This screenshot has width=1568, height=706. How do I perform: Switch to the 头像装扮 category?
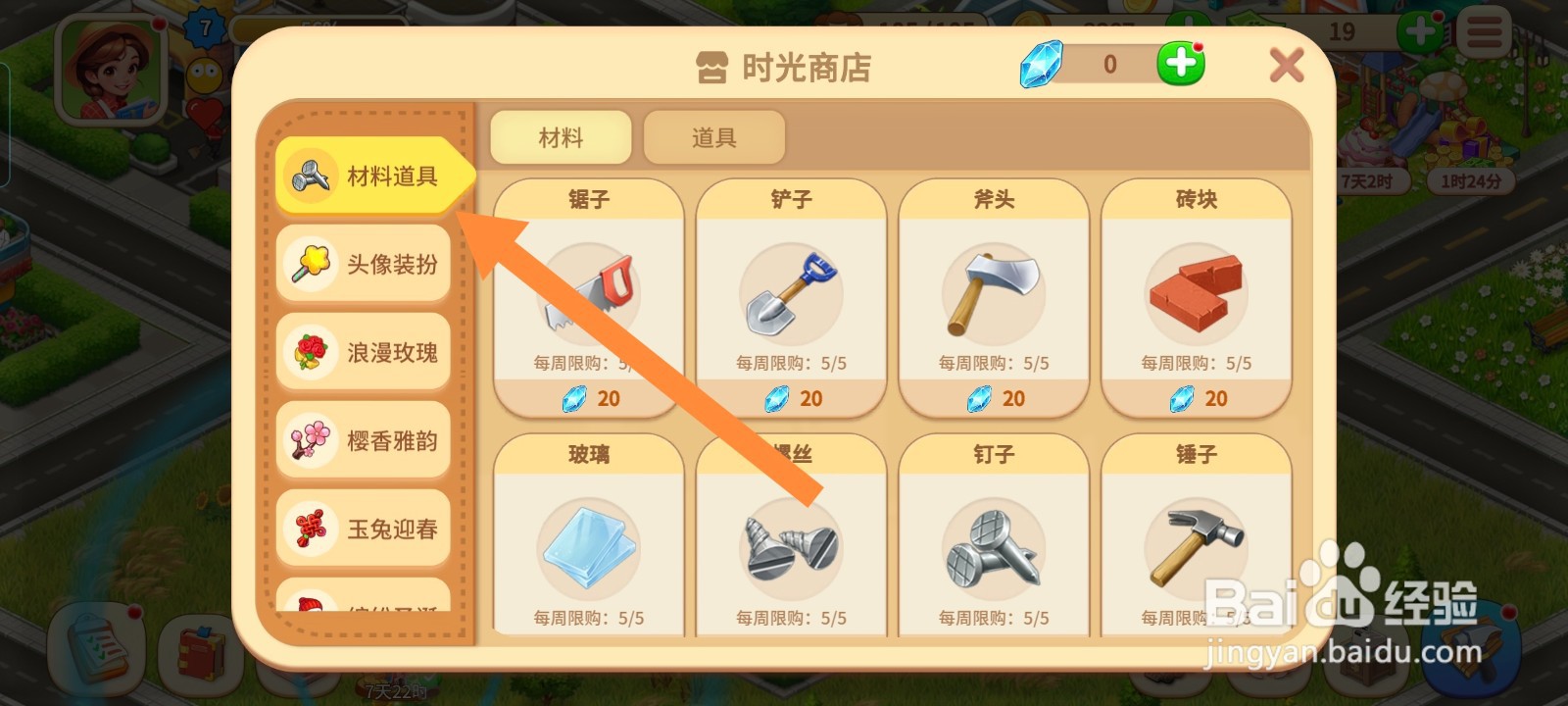click(364, 264)
